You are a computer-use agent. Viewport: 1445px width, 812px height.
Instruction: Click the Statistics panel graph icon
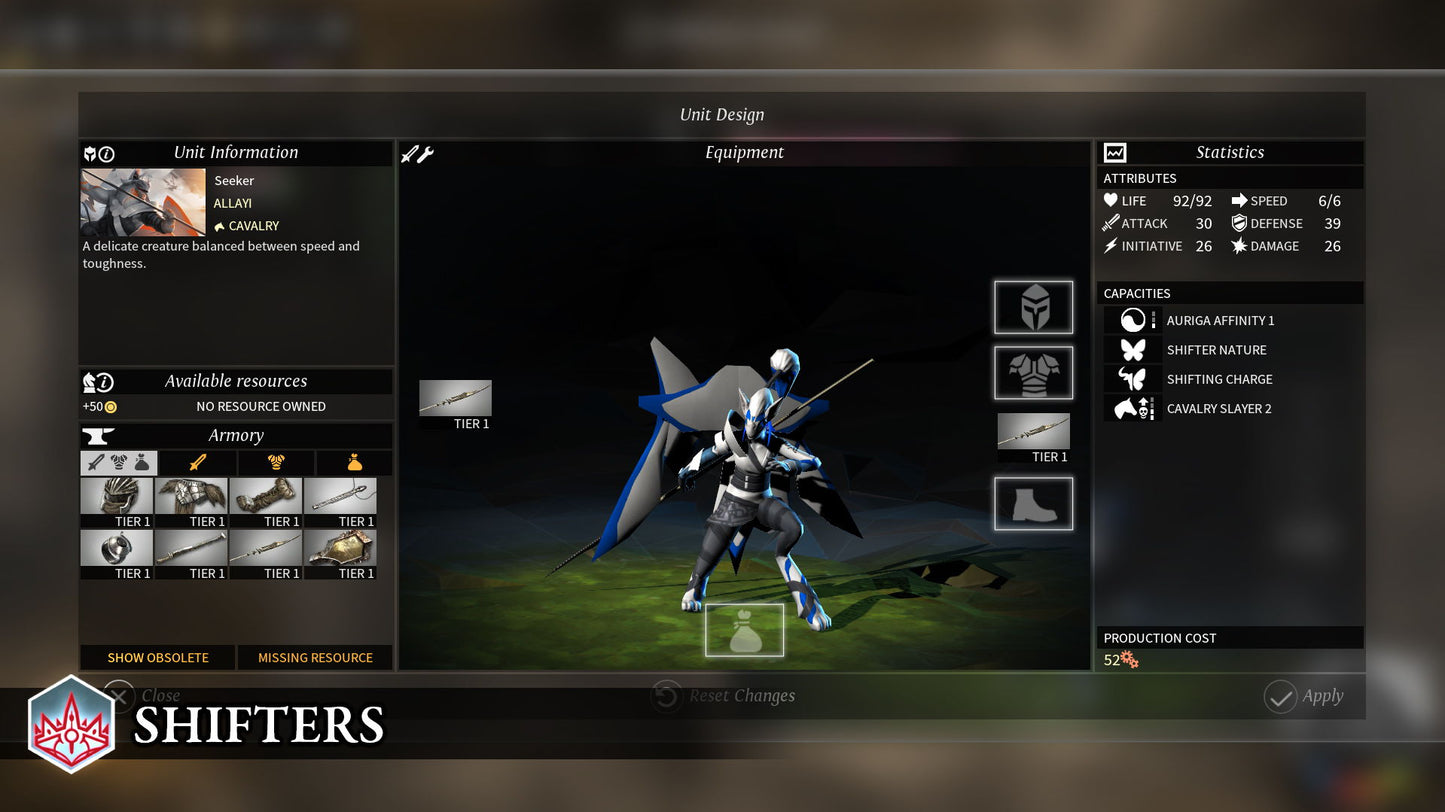click(1113, 151)
